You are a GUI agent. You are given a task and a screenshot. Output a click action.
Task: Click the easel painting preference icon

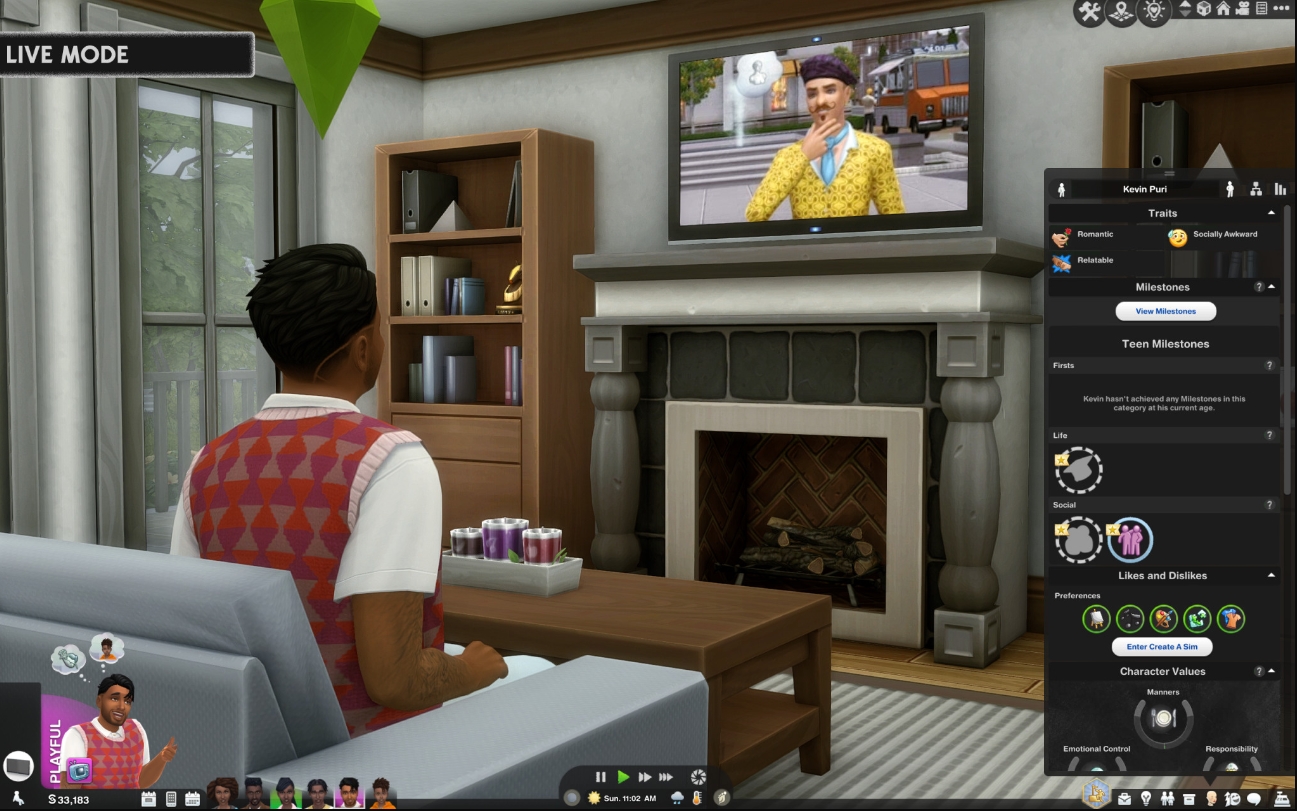(1096, 619)
